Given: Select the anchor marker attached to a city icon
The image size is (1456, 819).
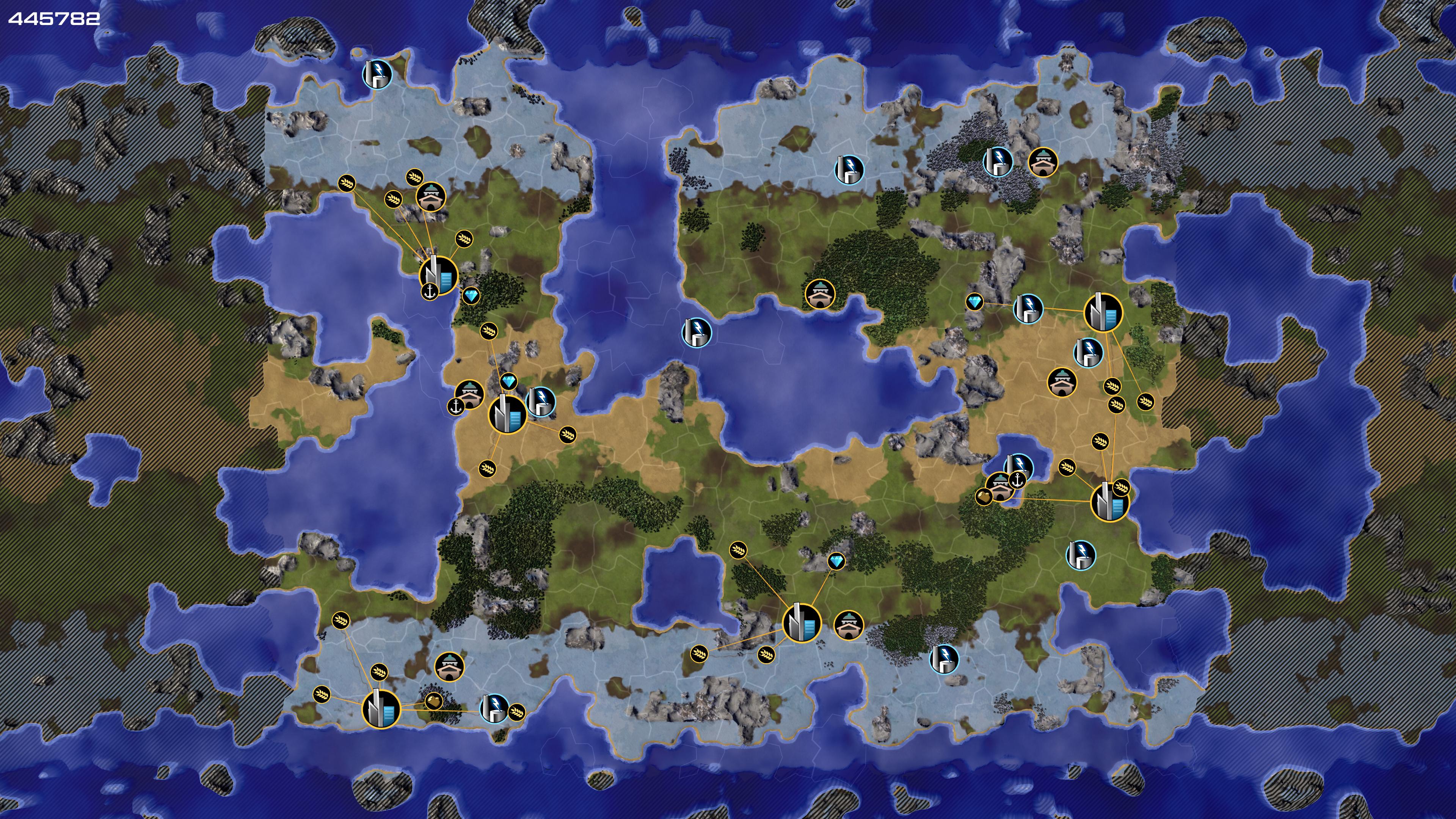Looking at the screenshot, I should click(x=430, y=292).
